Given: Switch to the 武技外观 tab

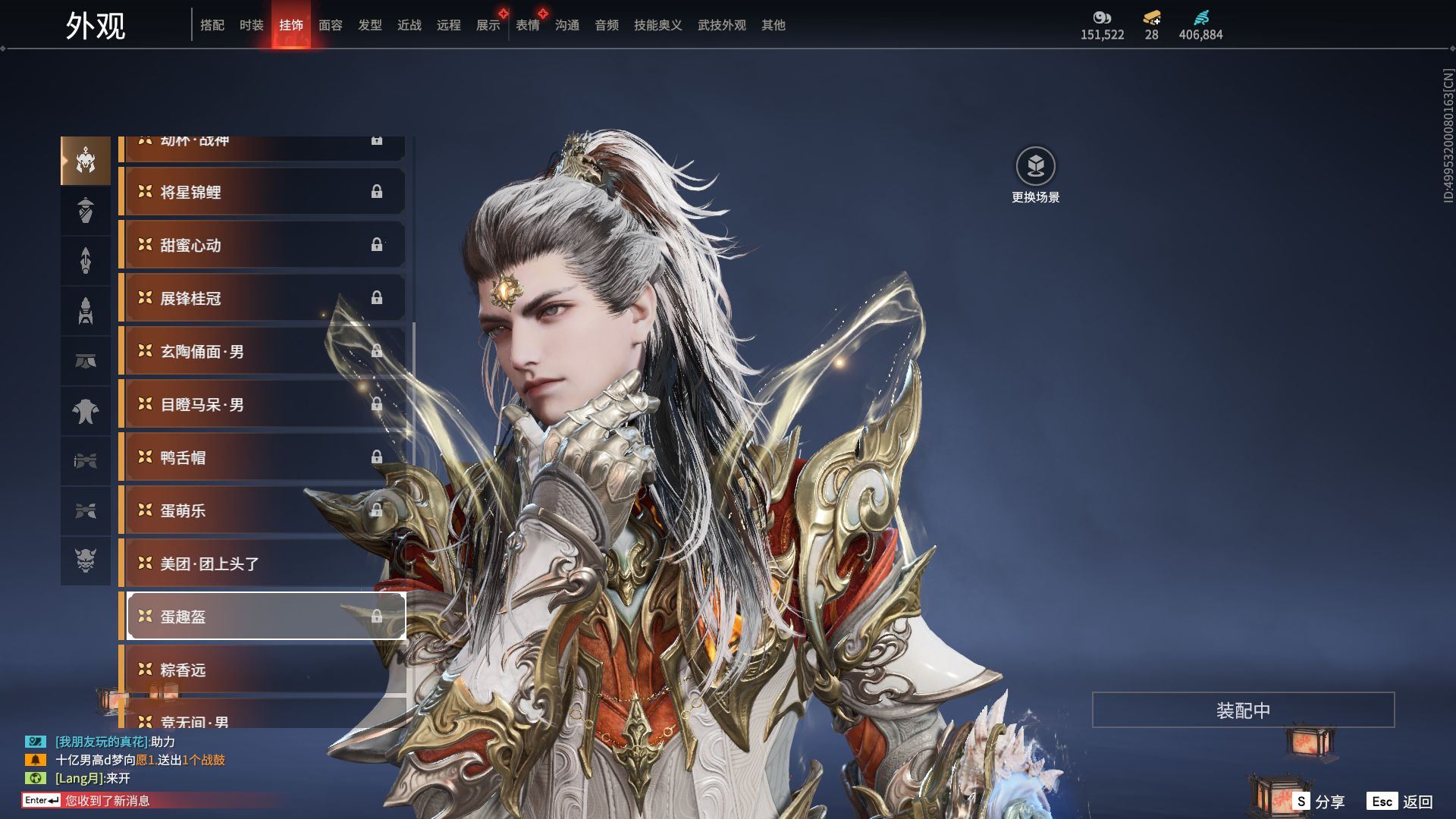Looking at the screenshot, I should [721, 25].
